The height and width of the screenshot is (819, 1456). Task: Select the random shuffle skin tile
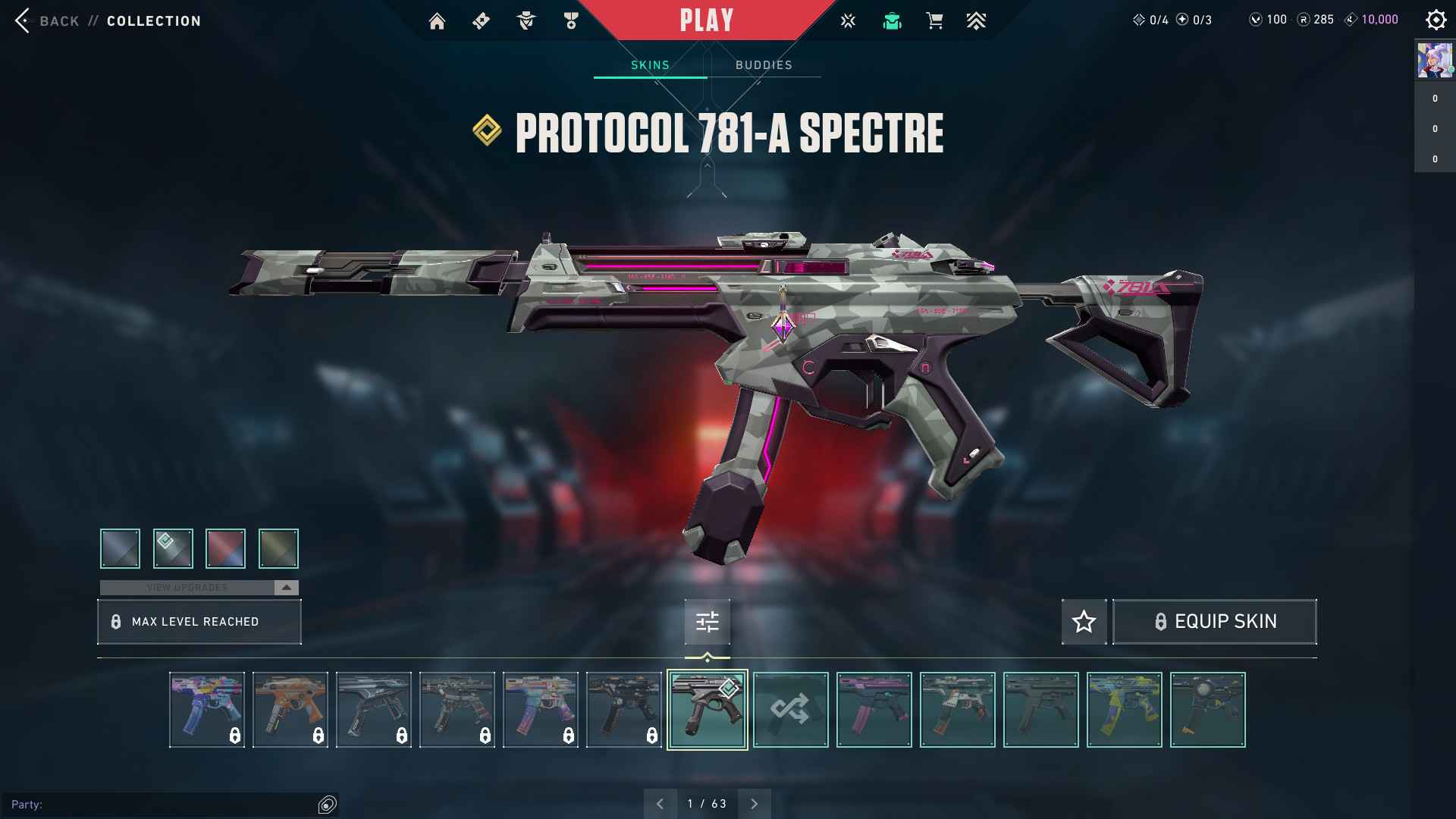click(x=790, y=710)
